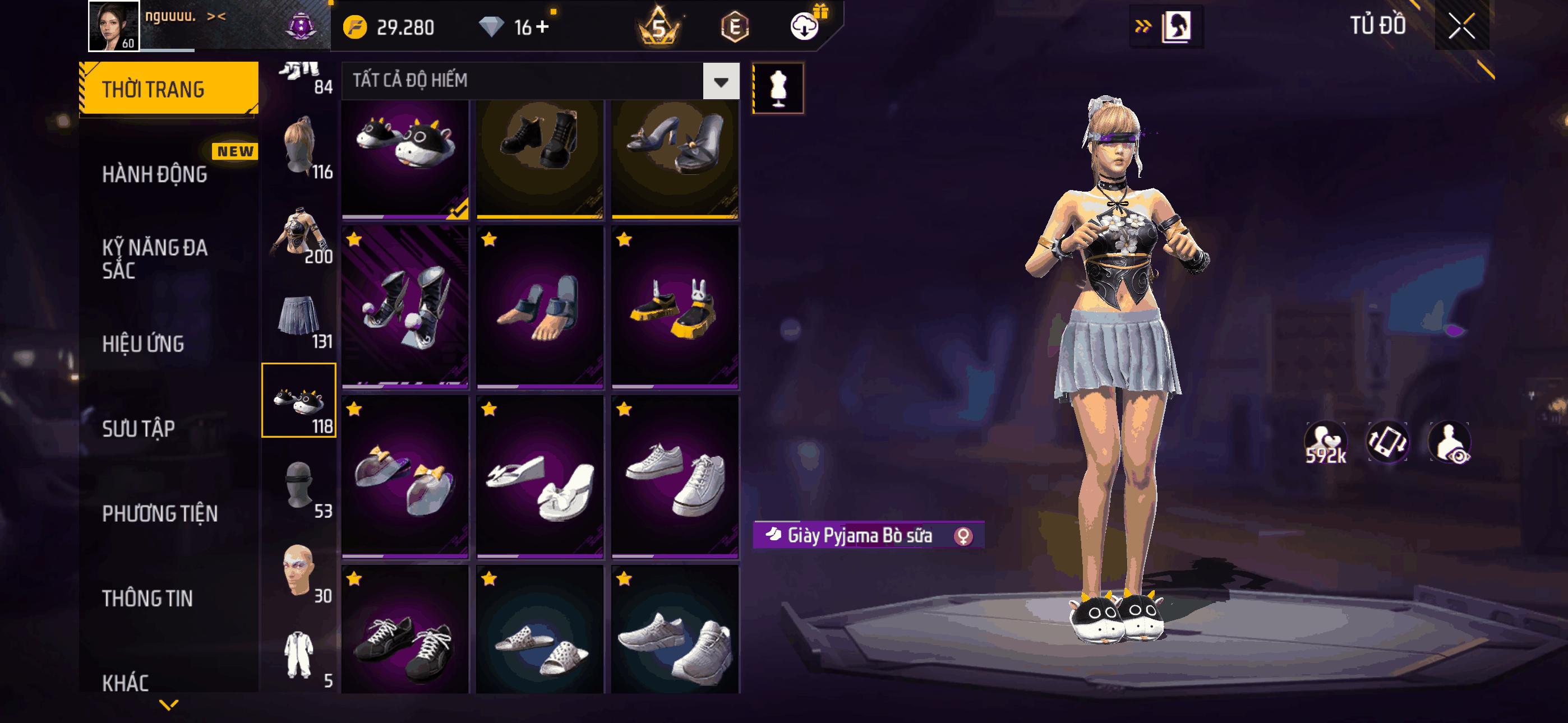Show the THÔNG TIN tab
1568x723 pixels.
tap(147, 597)
